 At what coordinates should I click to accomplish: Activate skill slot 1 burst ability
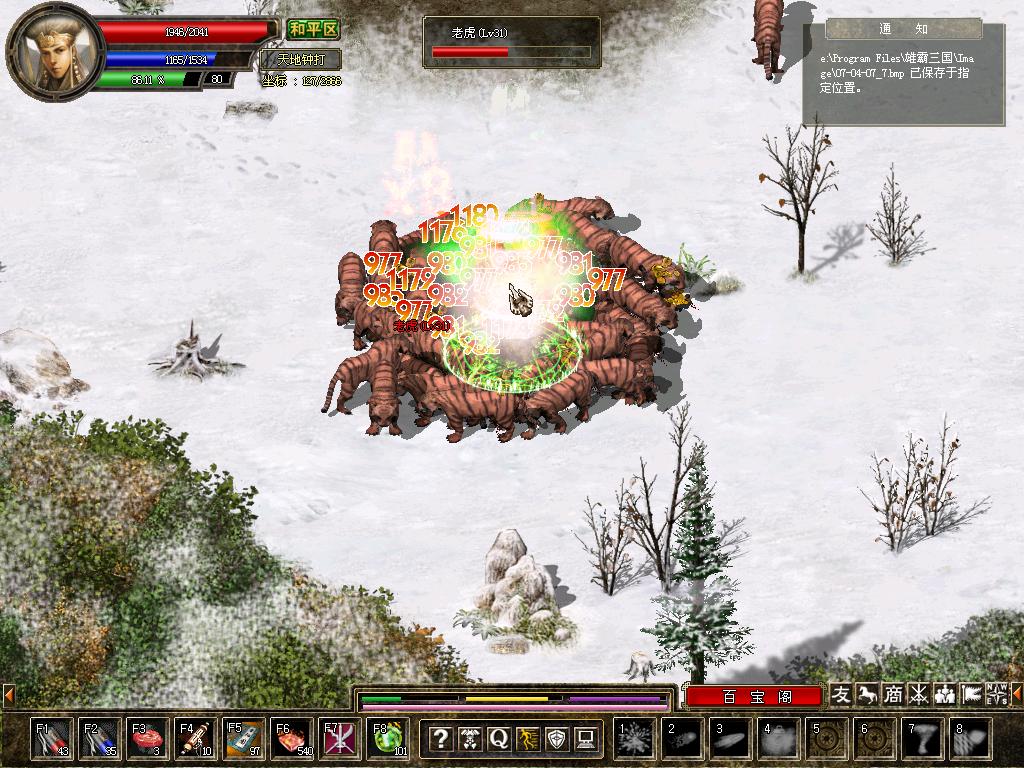[x=634, y=739]
